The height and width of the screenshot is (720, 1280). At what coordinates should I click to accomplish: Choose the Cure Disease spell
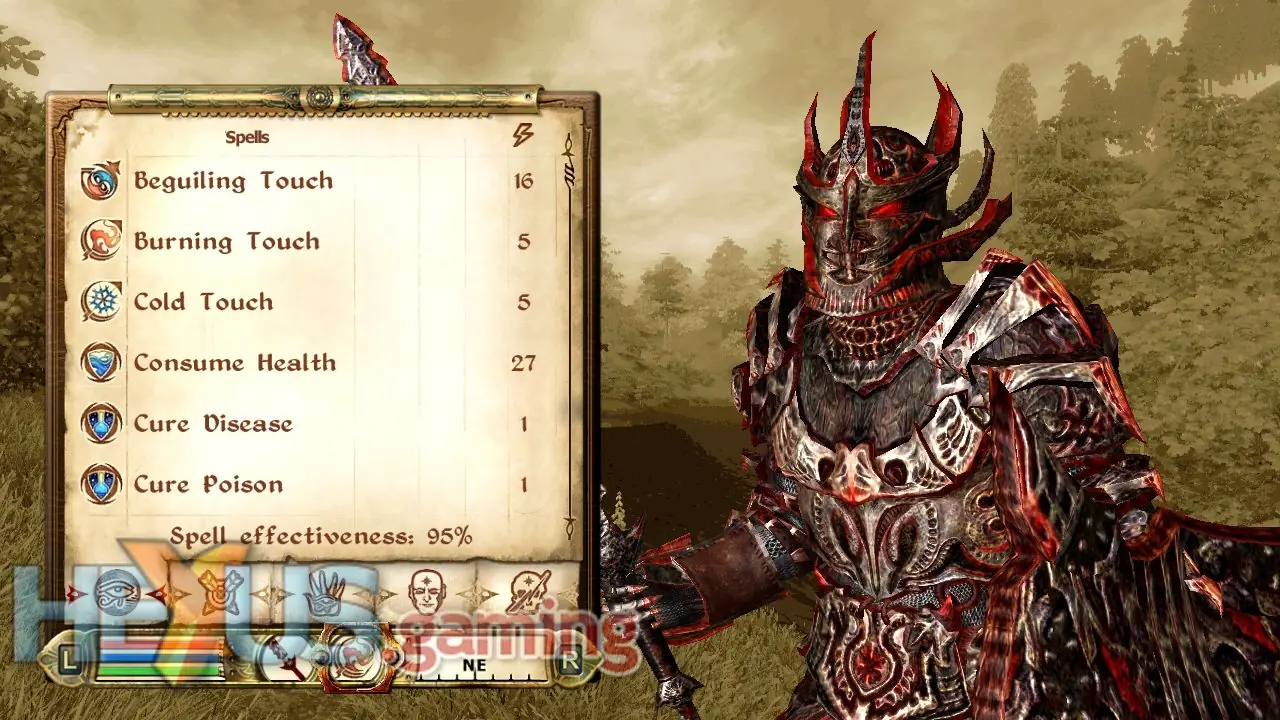coord(213,424)
